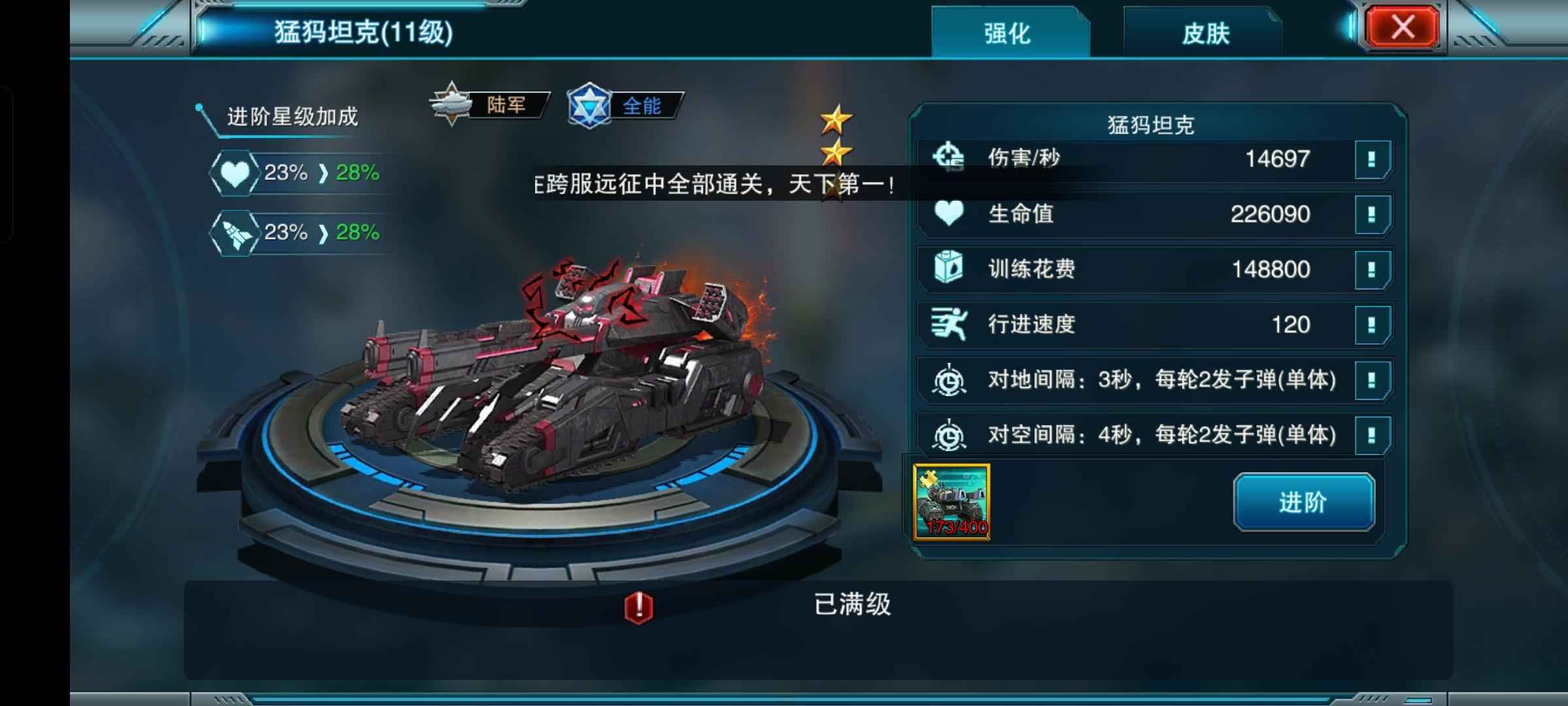Click the 全能 star badge
This screenshot has width=1568, height=706.
(625, 105)
